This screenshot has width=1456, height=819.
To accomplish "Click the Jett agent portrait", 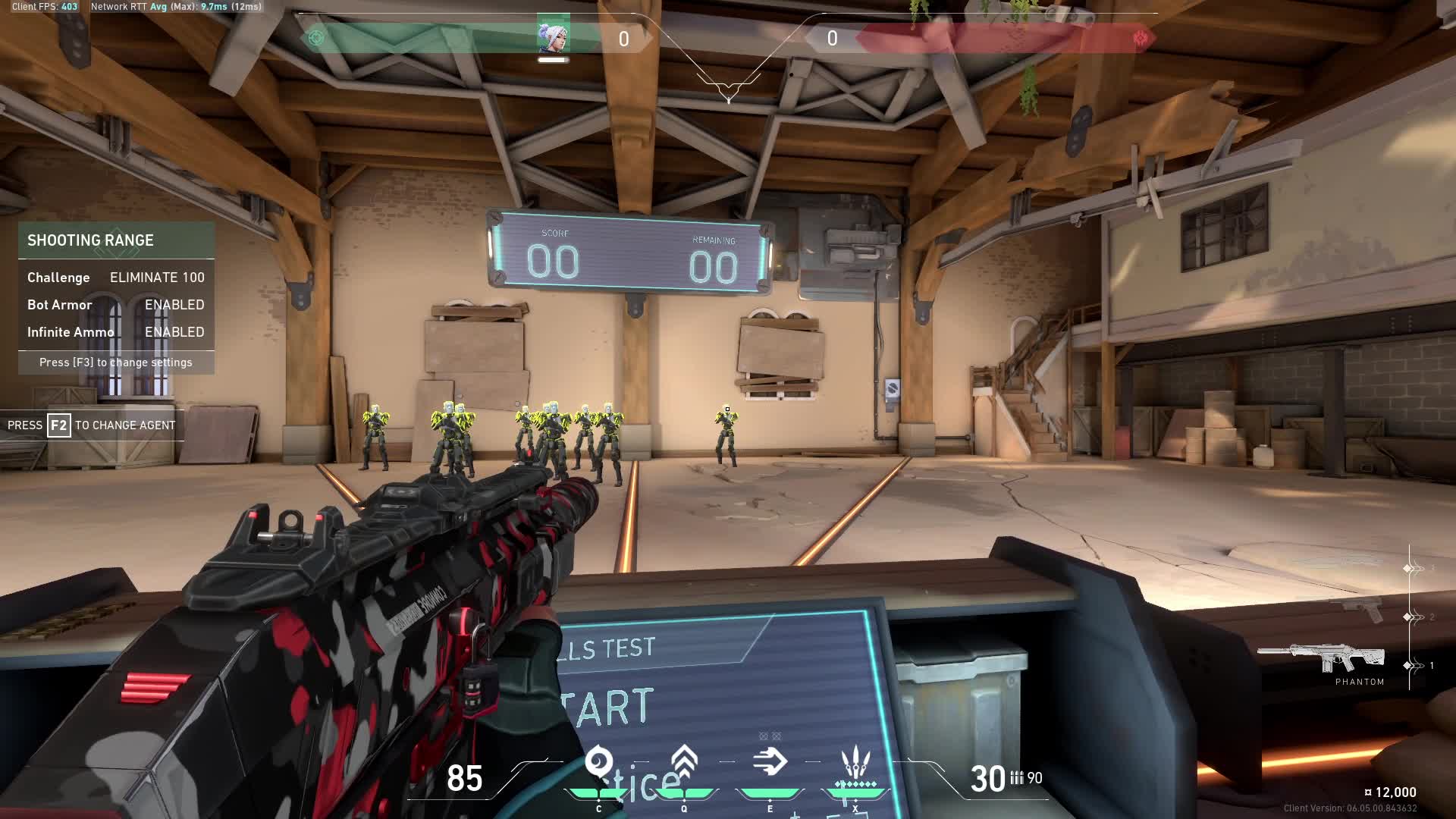I will [553, 36].
